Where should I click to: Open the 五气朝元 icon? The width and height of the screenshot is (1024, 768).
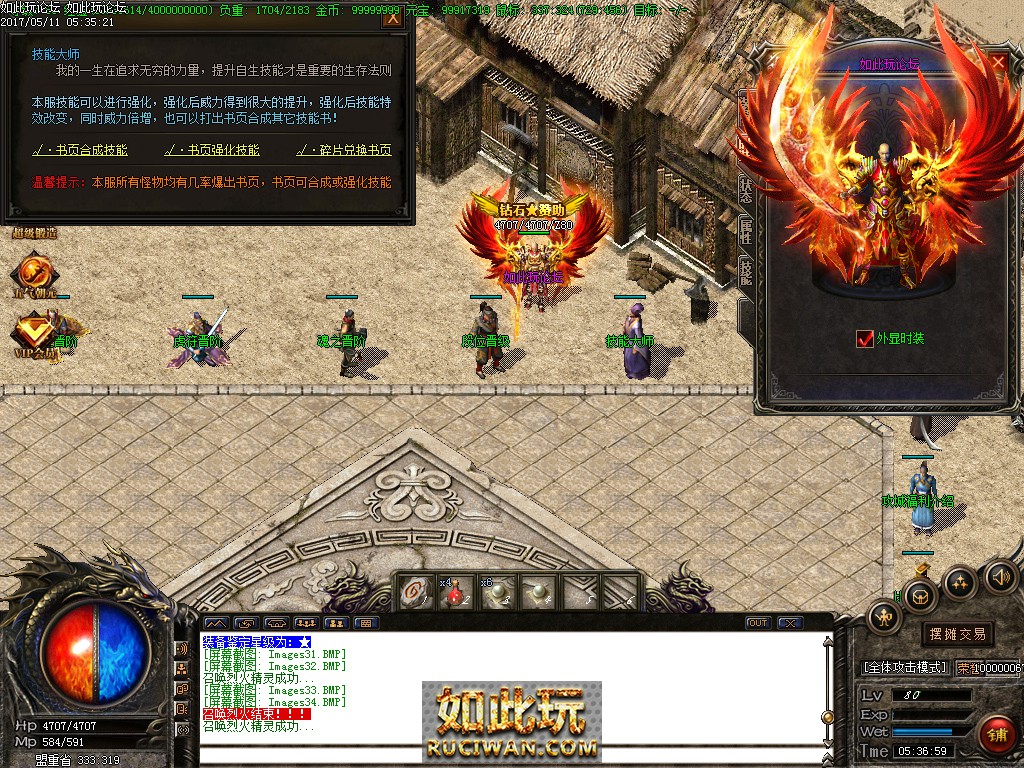click(x=35, y=273)
